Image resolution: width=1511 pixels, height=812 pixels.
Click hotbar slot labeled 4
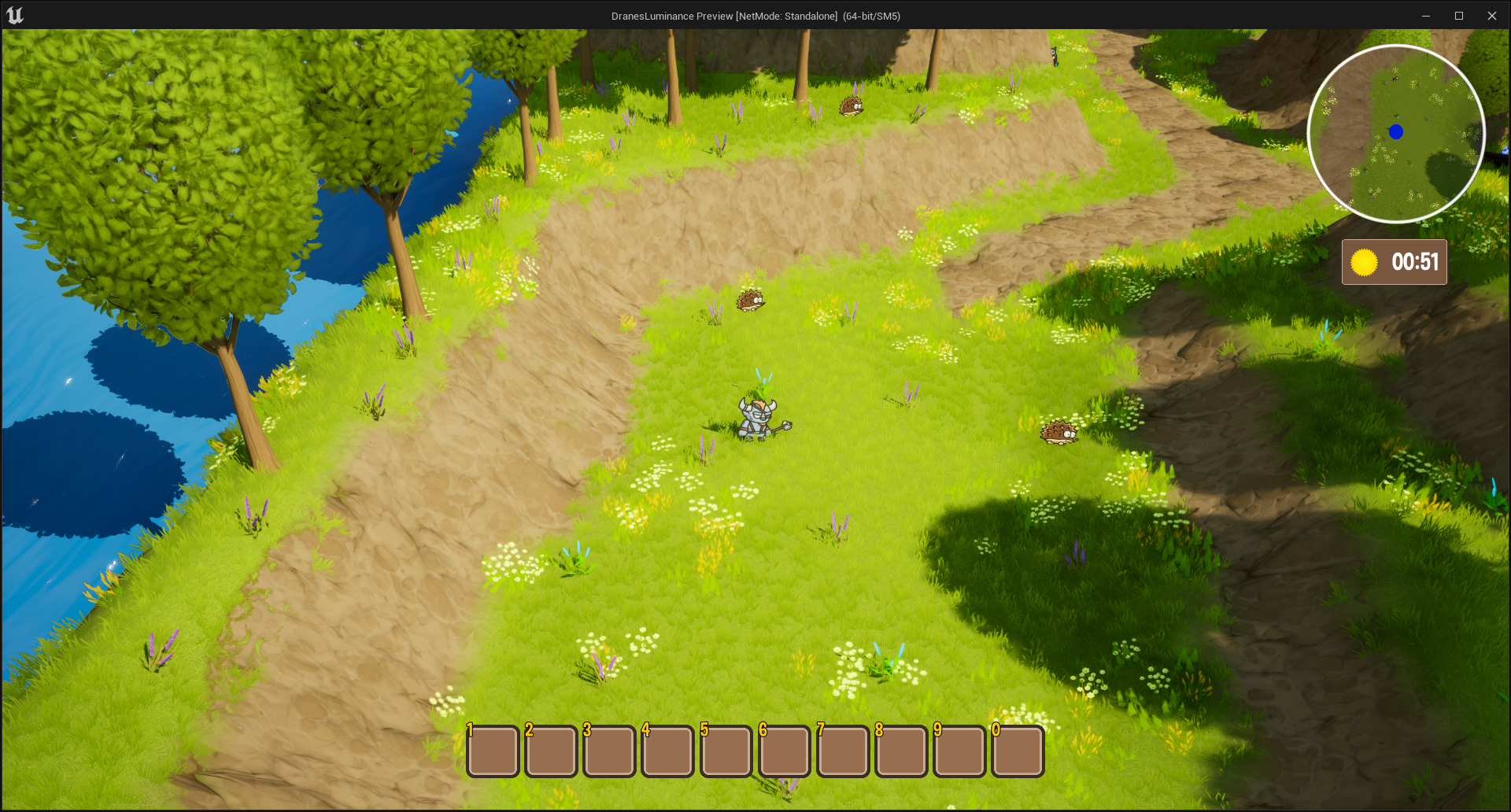pos(667,751)
